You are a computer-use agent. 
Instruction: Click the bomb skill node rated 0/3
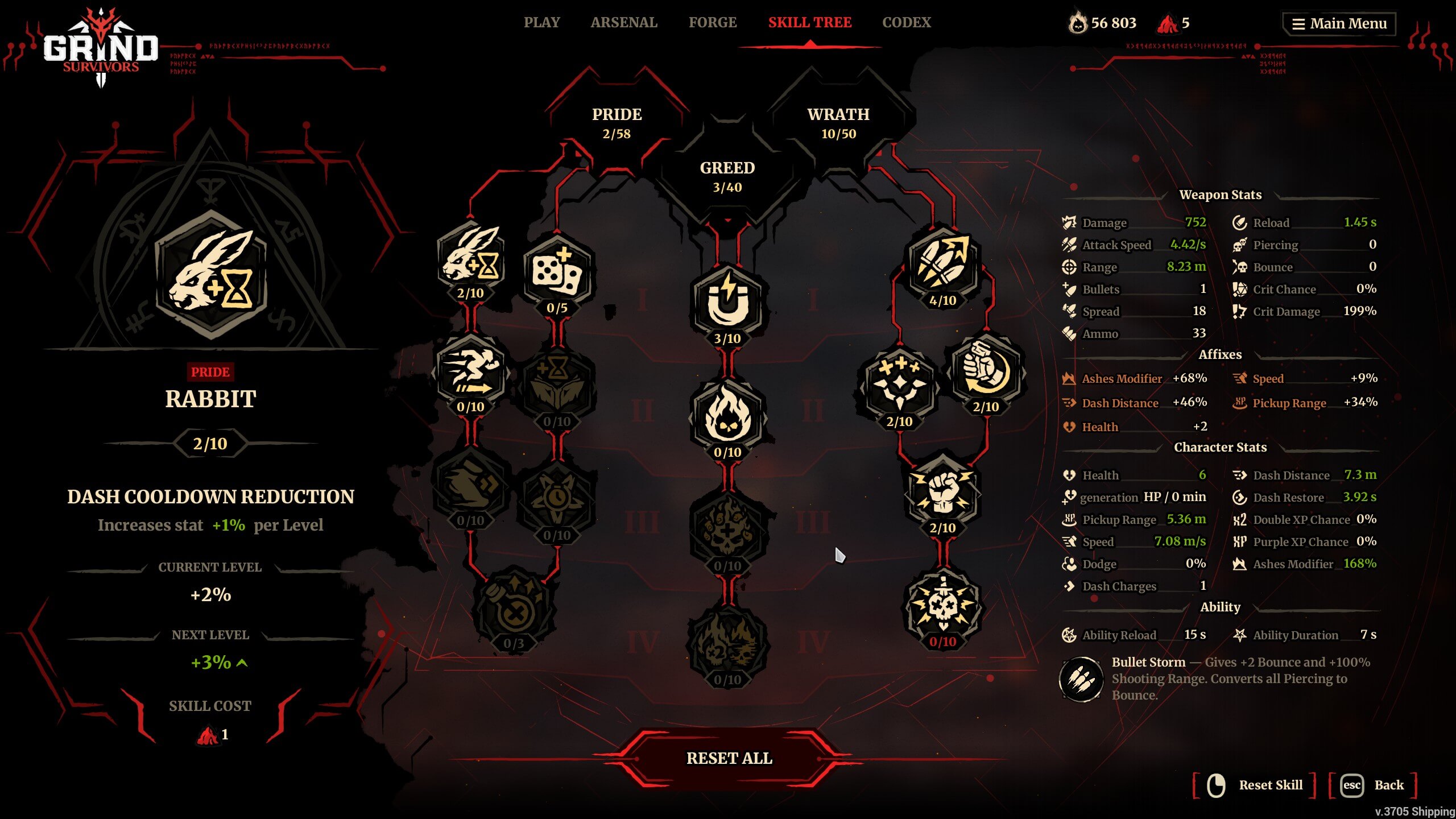pos(515,609)
